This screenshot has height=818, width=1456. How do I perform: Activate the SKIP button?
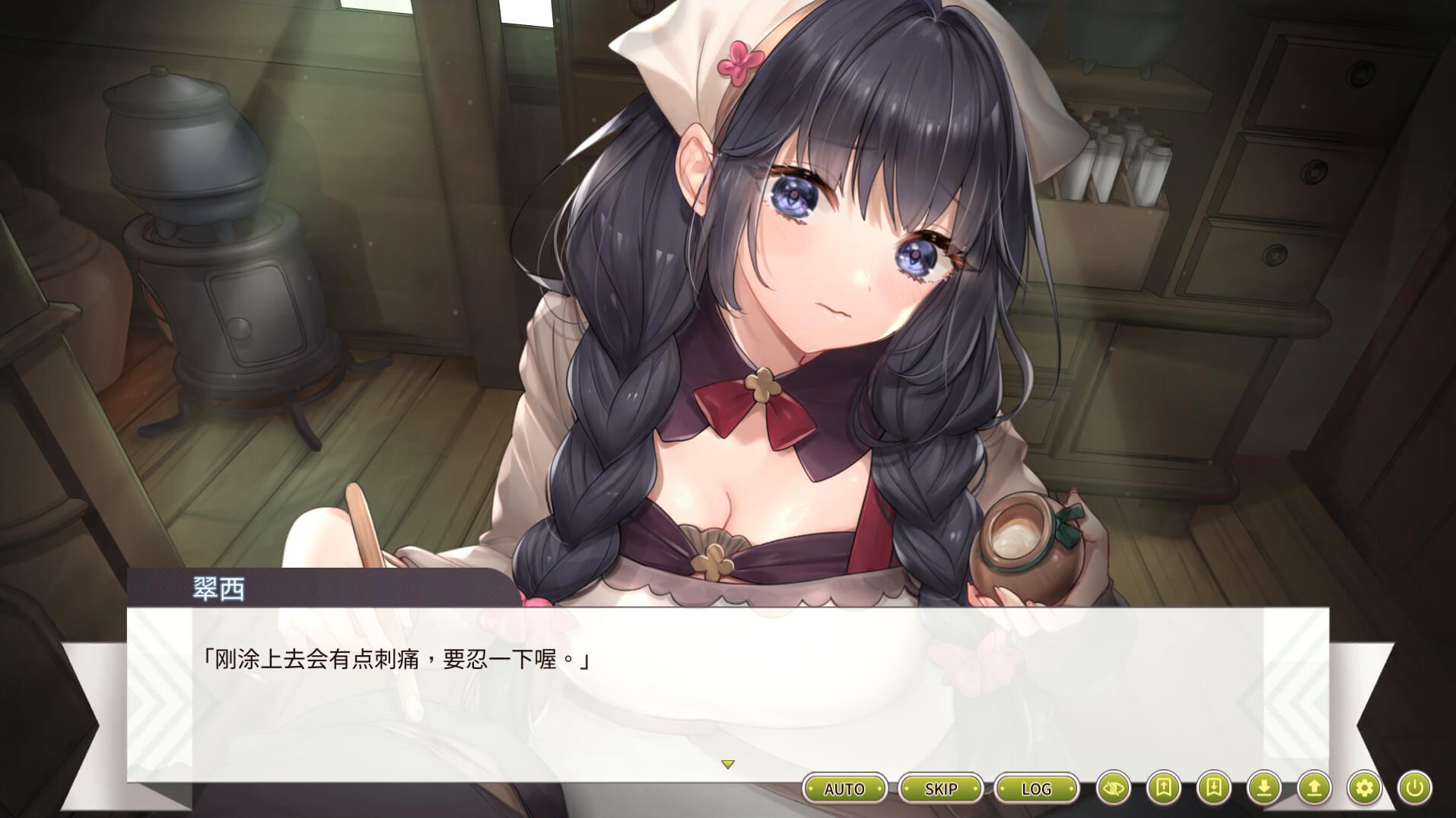pos(940,788)
